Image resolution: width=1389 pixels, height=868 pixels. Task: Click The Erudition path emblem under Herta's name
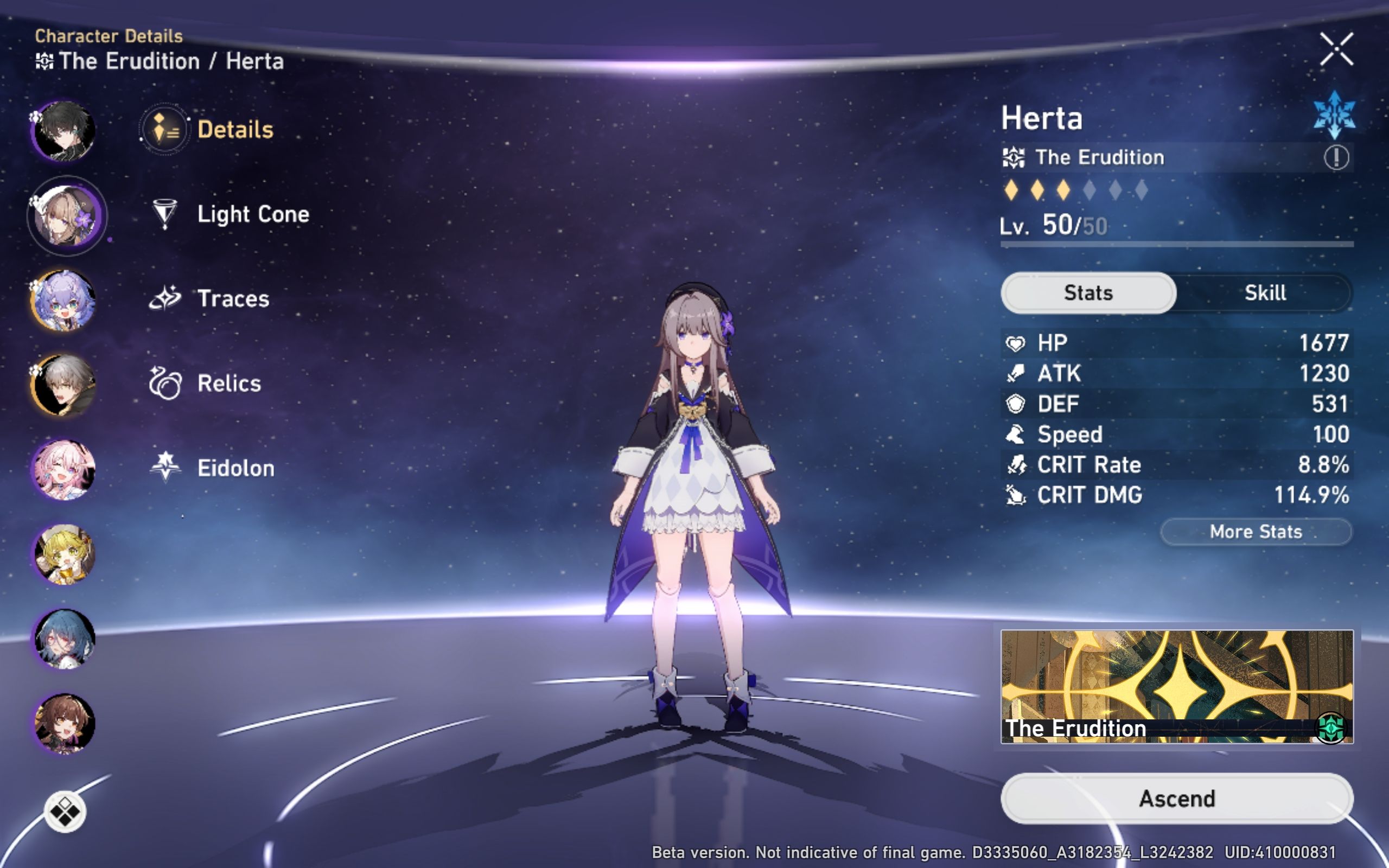[x=1015, y=157]
